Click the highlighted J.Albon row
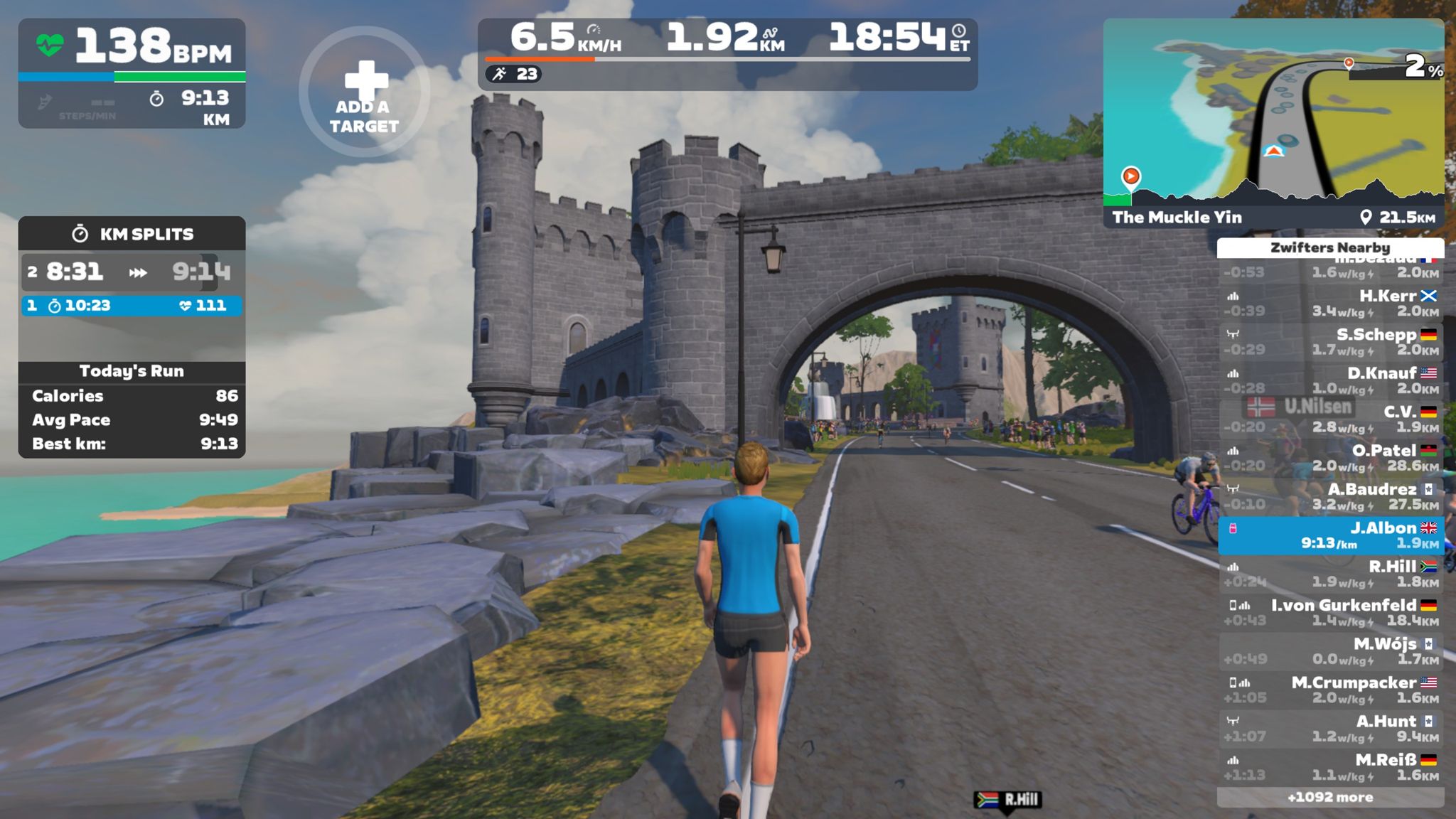 coord(1330,535)
